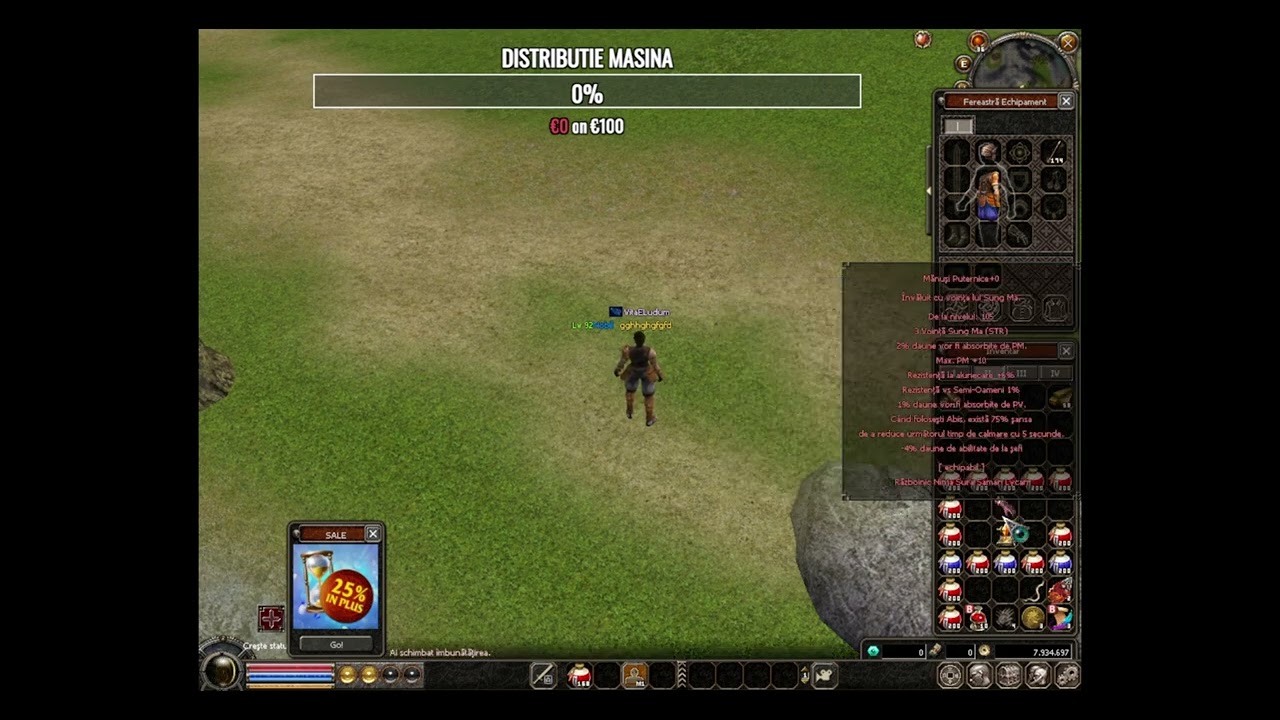Select the arrow quiver equipment slot

[1055, 152]
